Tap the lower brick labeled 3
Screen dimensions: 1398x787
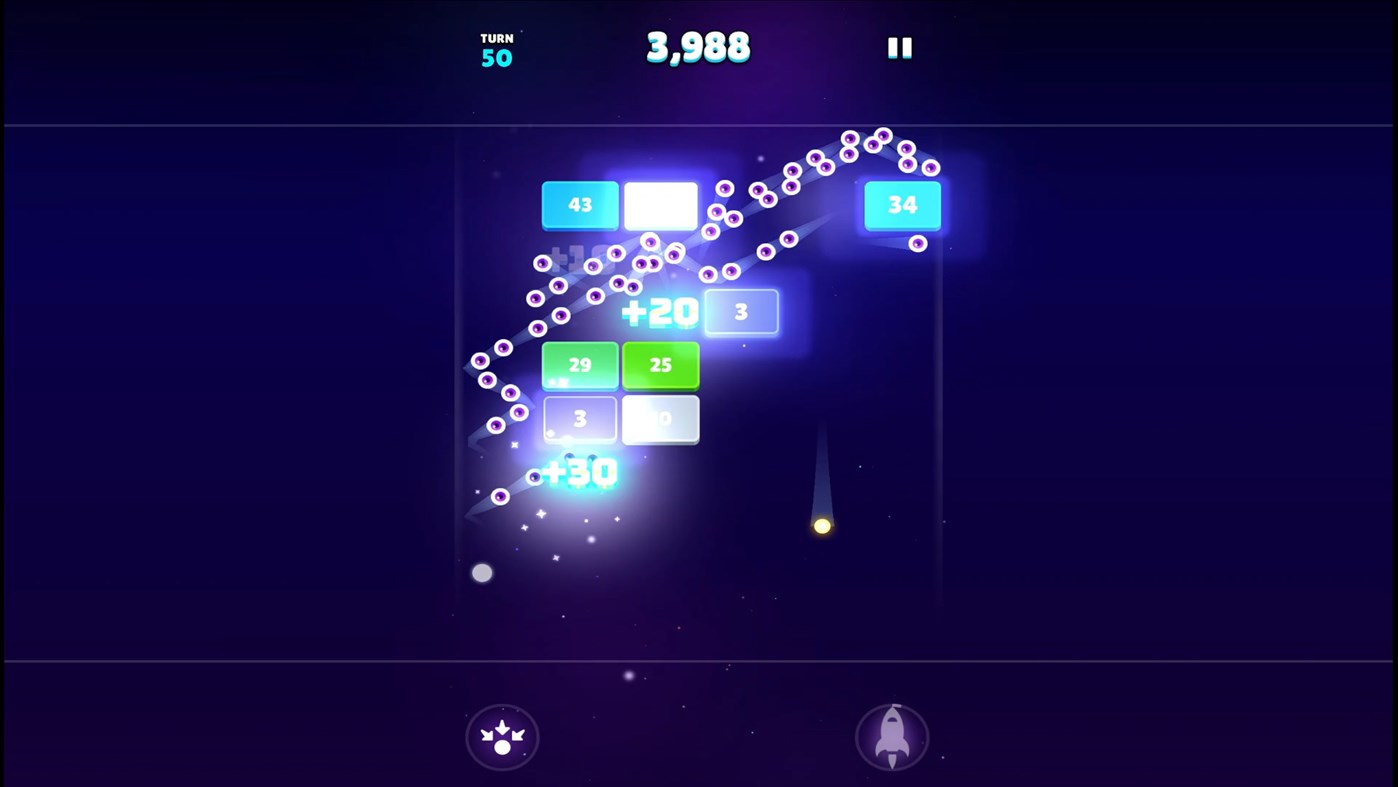click(x=580, y=418)
